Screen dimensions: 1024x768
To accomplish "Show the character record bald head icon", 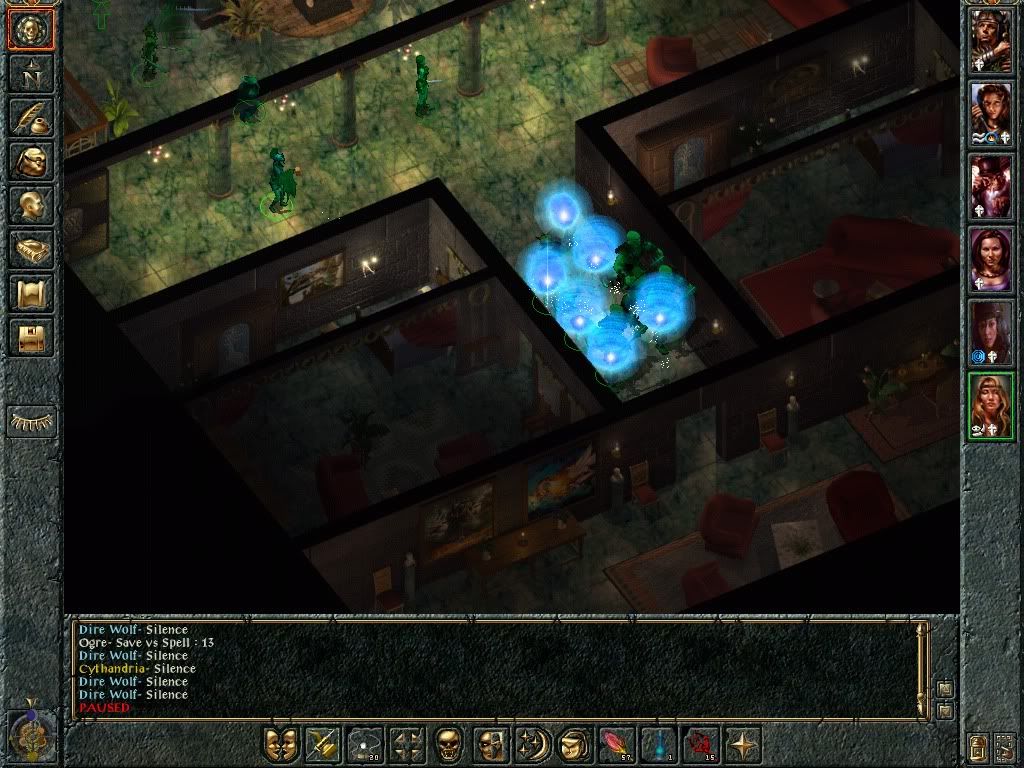I will pos(32,206).
